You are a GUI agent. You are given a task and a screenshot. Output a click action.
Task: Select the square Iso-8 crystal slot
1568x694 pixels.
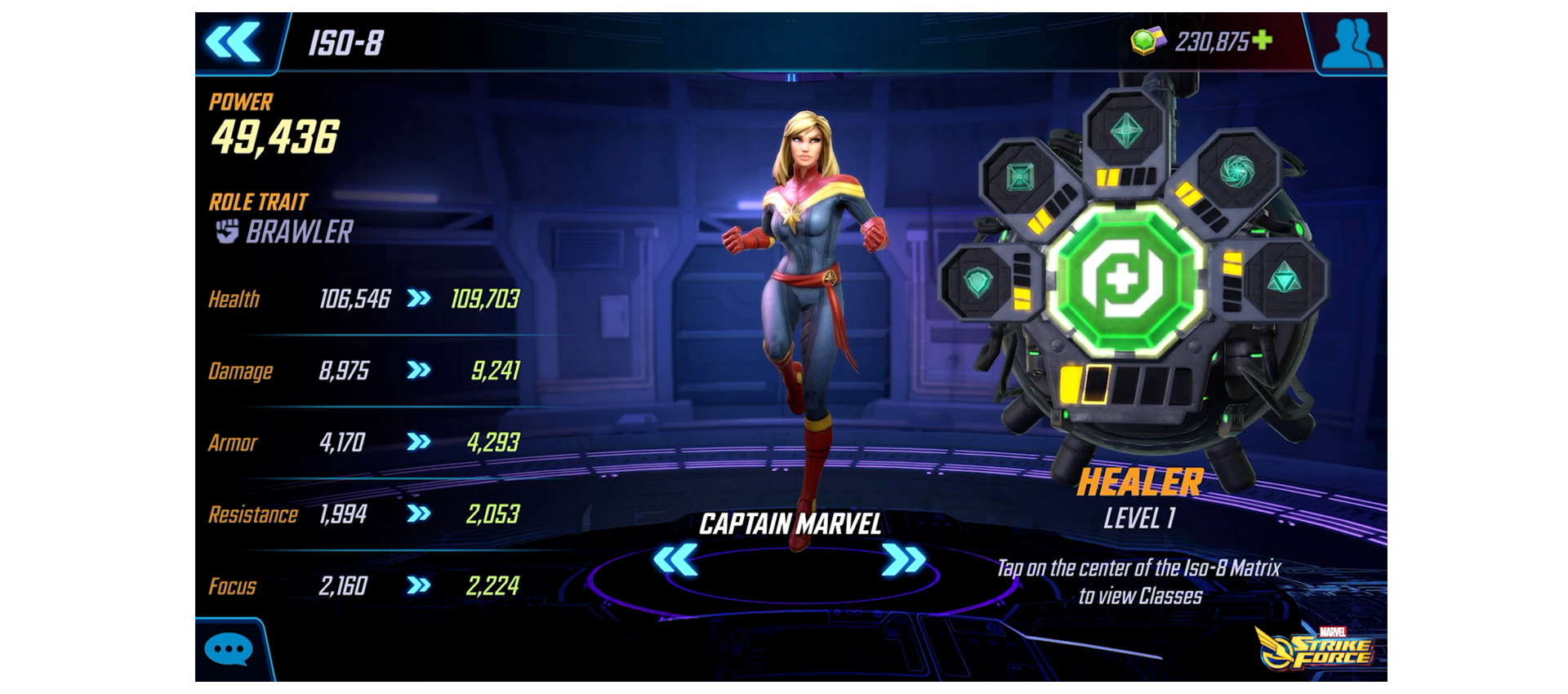click(x=1020, y=176)
